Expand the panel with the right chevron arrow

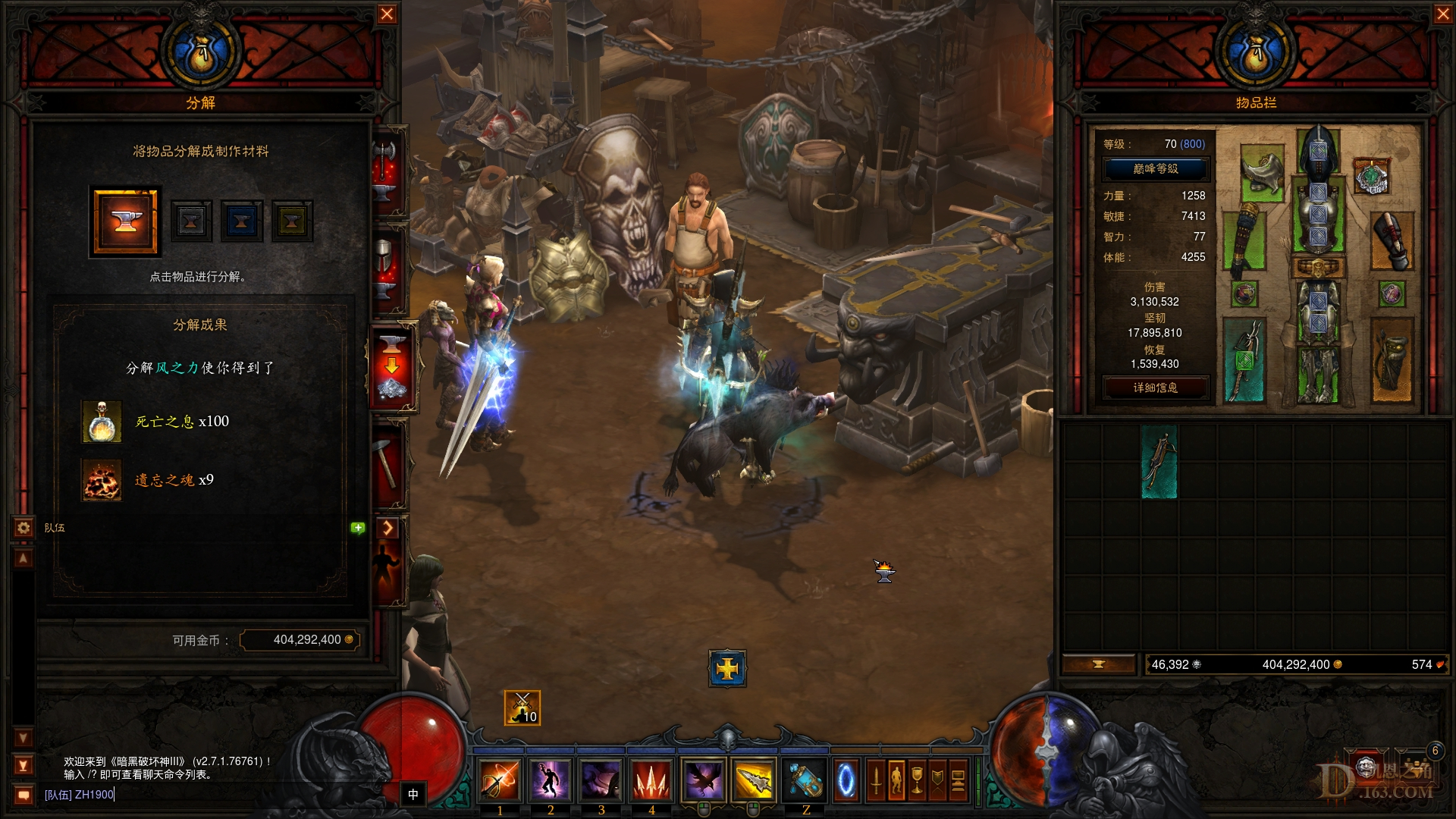(x=389, y=529)
